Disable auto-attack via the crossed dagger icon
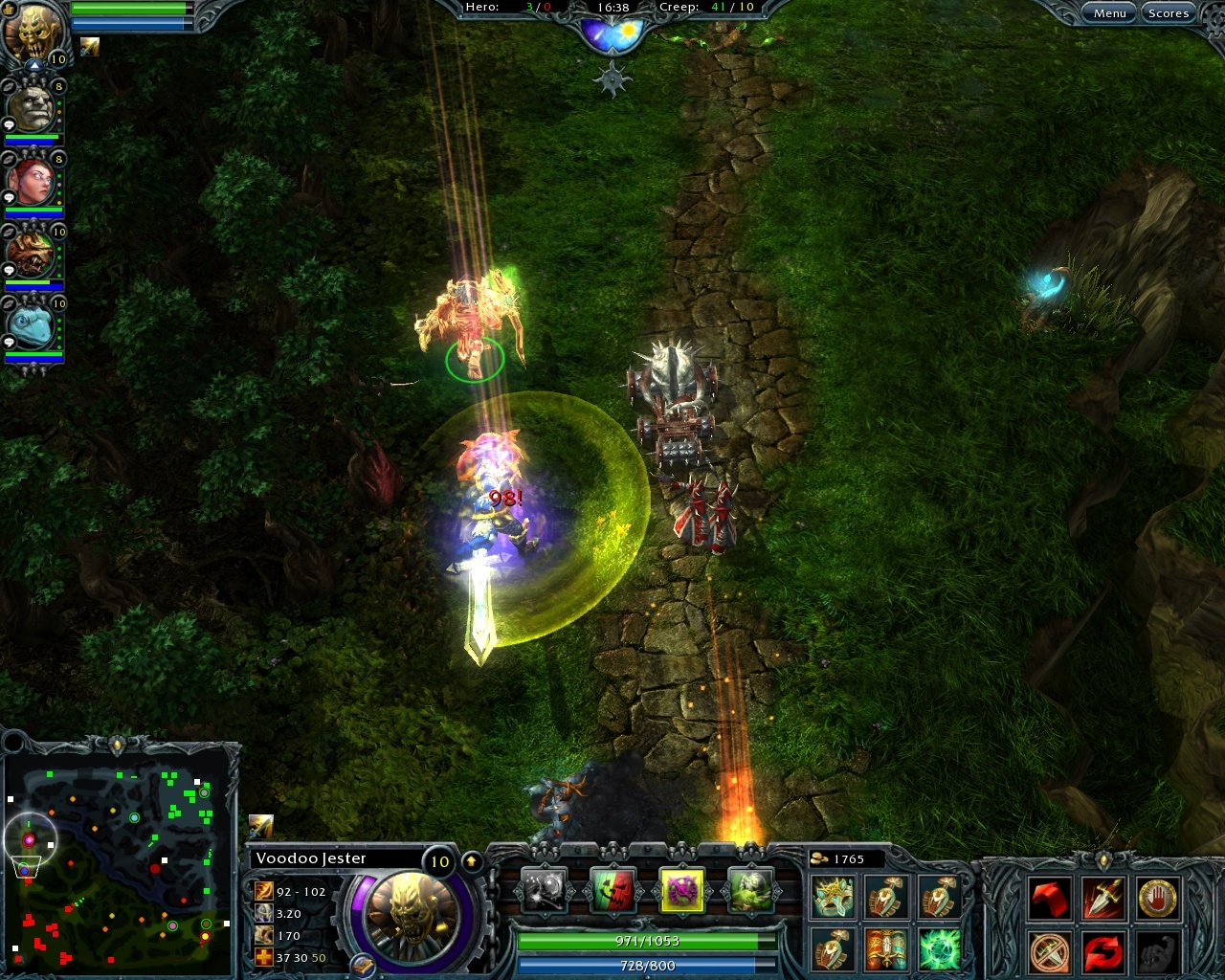 pyautogui.click(x=1048, y=952)
